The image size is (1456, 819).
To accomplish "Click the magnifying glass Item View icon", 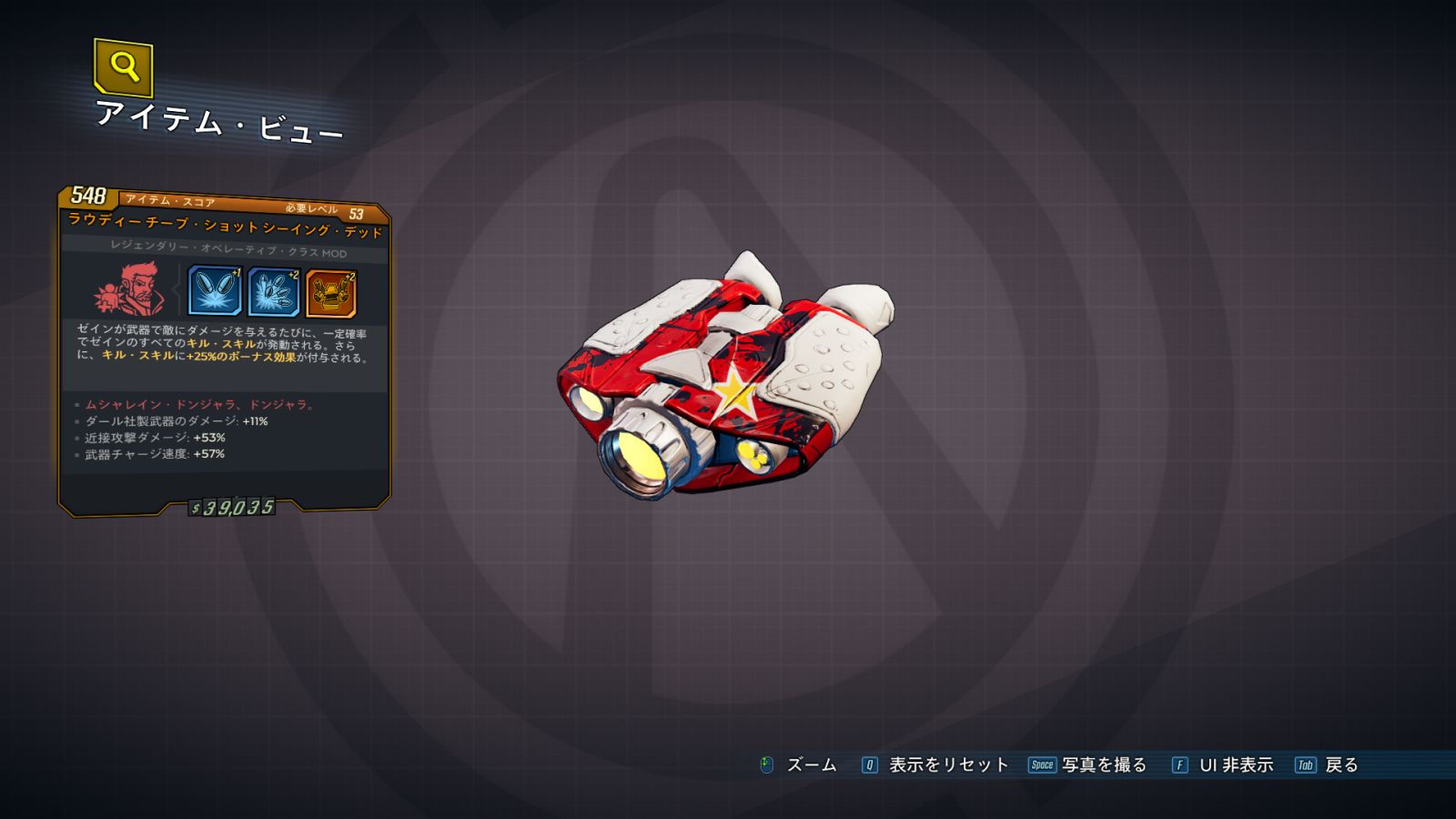I will click(x=123, y=66).
